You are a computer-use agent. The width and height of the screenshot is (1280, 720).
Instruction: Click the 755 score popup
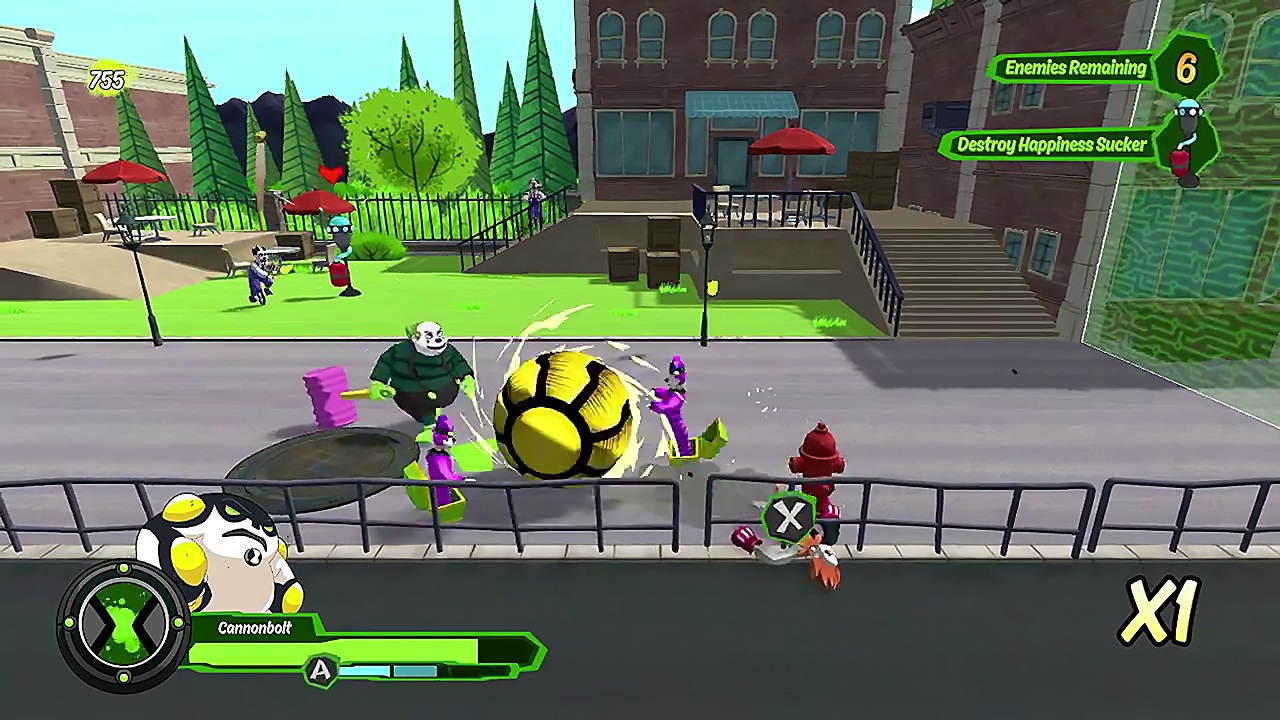107,80
